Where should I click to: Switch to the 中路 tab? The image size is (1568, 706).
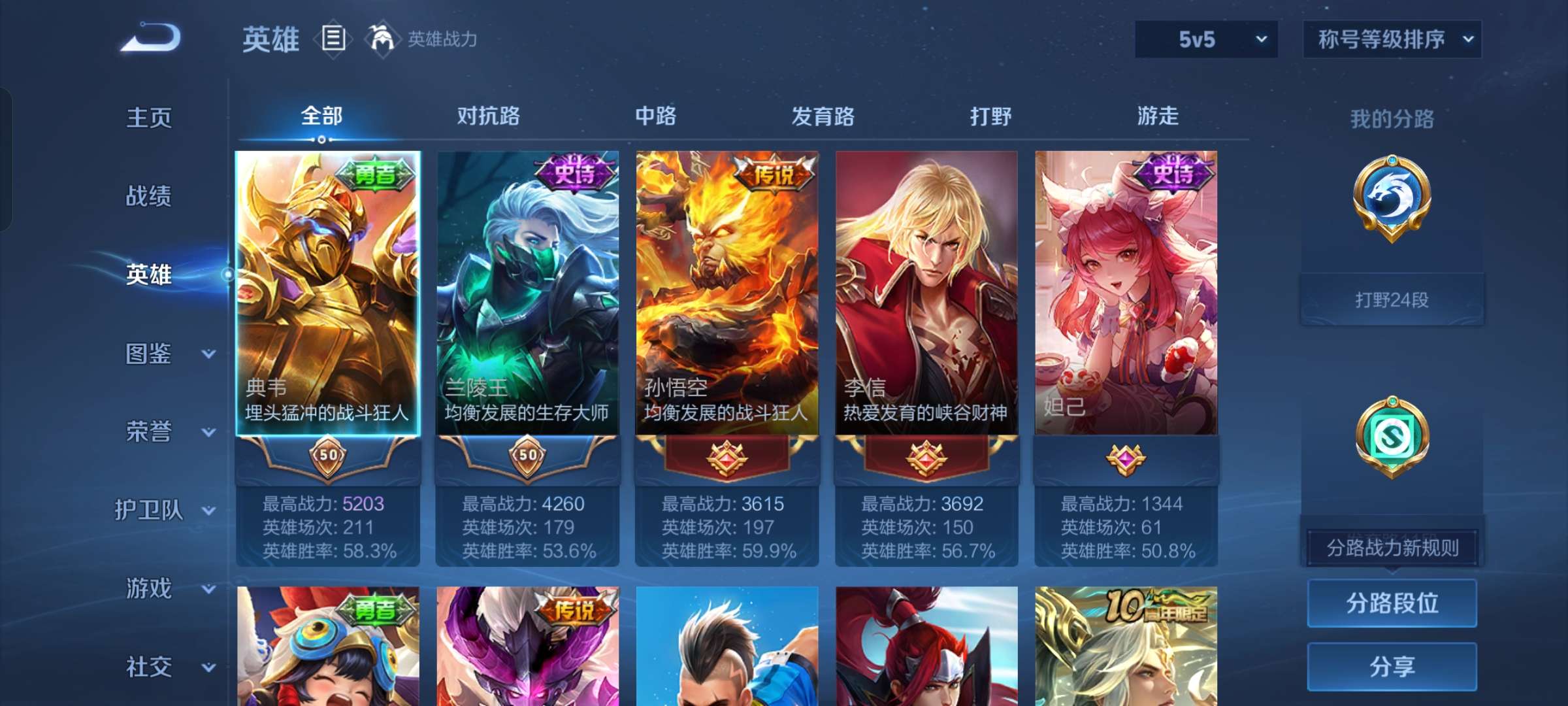pos(657,116)
